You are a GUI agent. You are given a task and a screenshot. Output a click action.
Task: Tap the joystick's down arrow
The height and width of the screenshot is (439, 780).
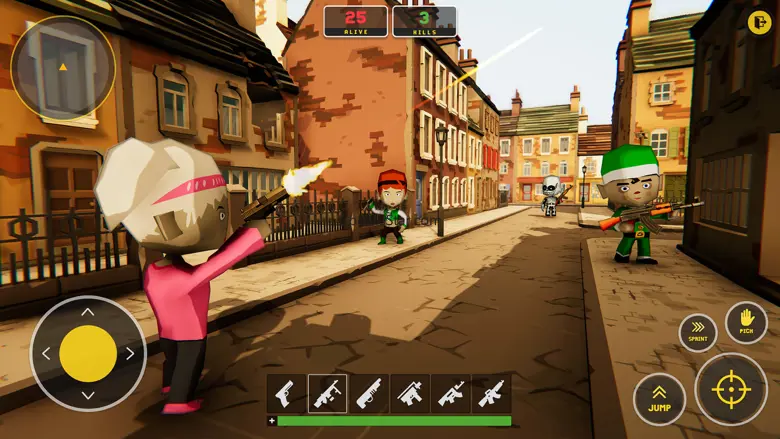point(88,395)
